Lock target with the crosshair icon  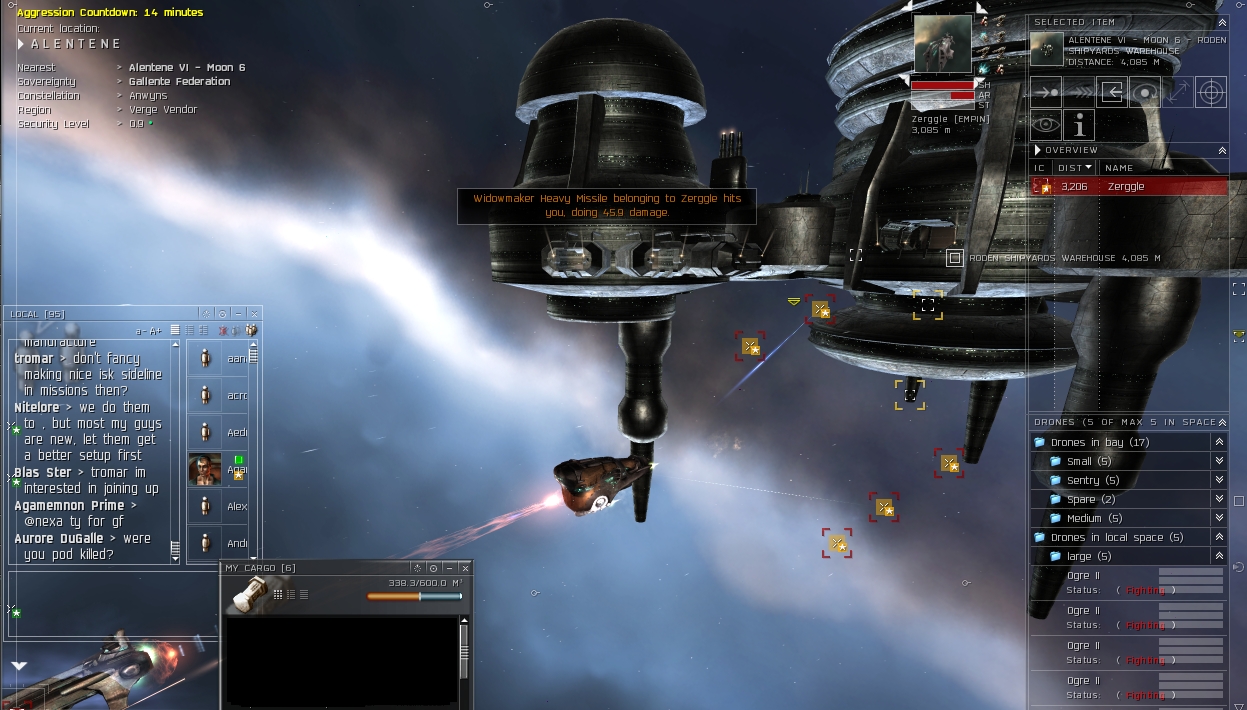(x=1211, y=92)
